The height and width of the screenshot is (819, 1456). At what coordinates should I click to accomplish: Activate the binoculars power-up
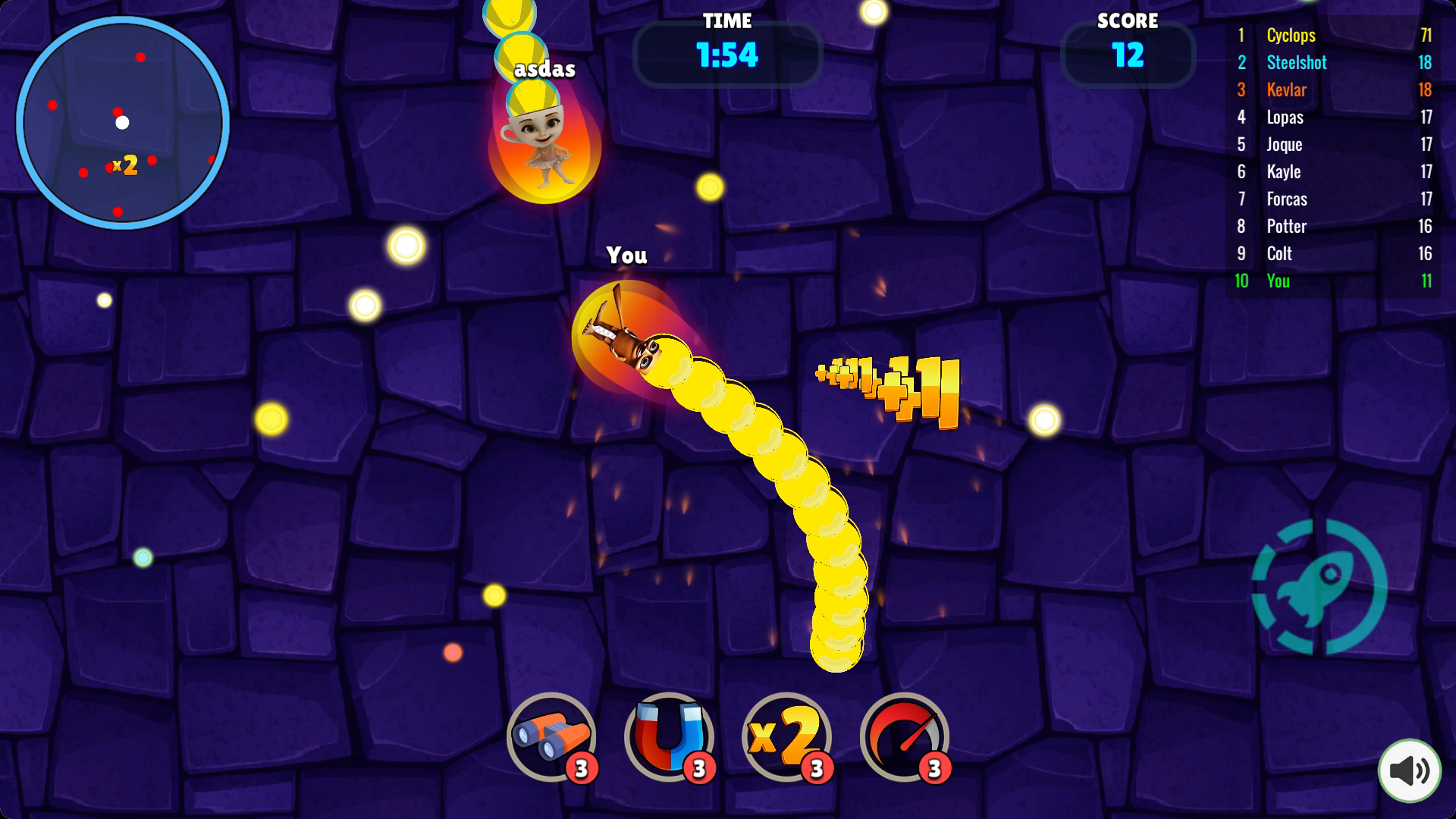(x=551, y=736)
